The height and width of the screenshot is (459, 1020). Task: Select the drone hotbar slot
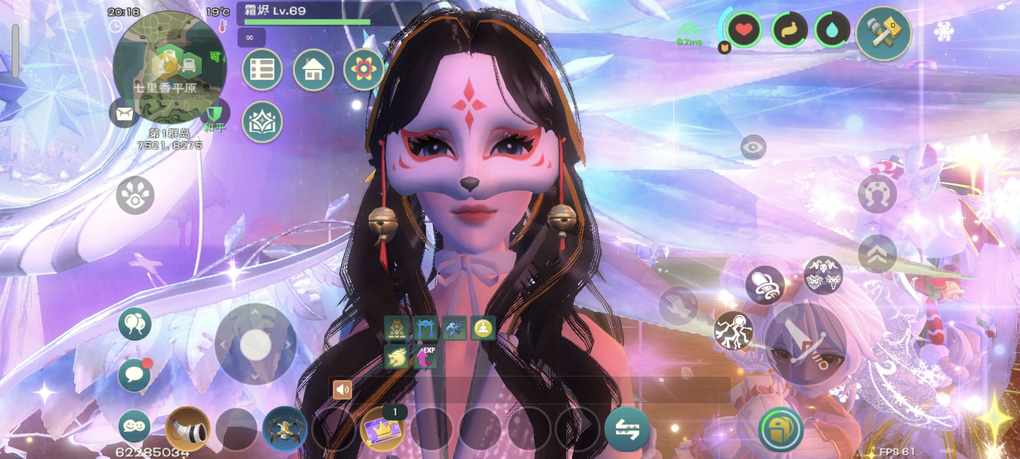tap(284, 429)
